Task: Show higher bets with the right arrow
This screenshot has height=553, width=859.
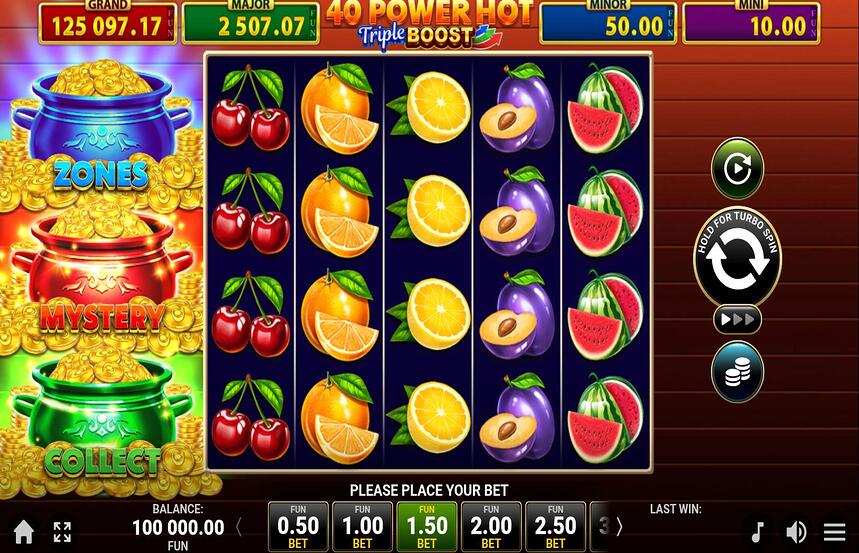Action: point(619,526)
